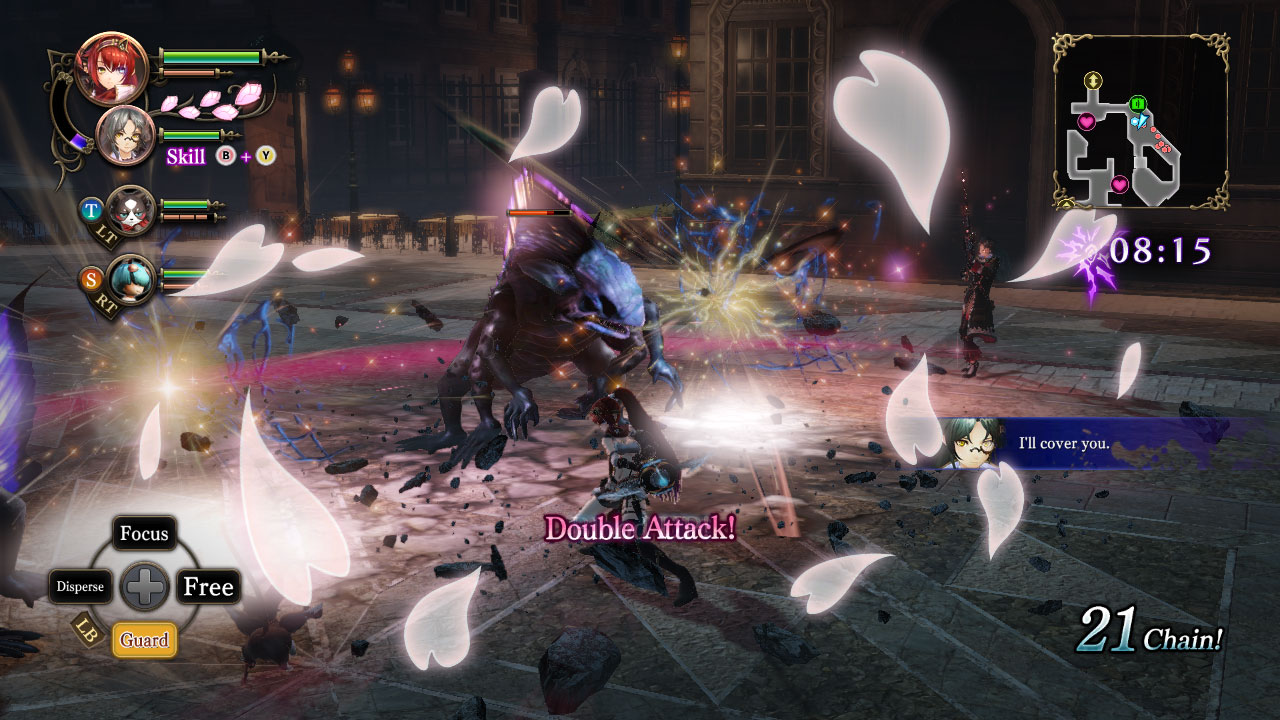Click the d-pad plus icon in the command wheel
The height and width of the screenshot is (720, 1280).
point(145,587)
